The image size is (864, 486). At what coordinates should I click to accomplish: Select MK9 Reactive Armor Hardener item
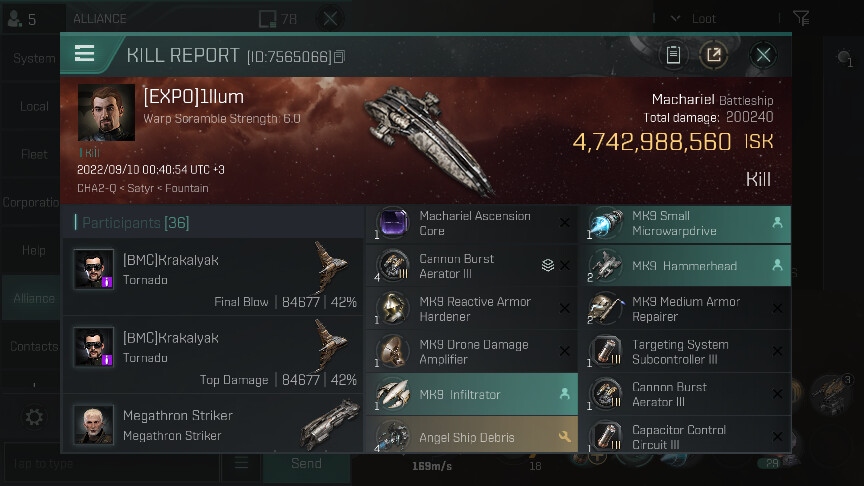[x=470, y=309]
